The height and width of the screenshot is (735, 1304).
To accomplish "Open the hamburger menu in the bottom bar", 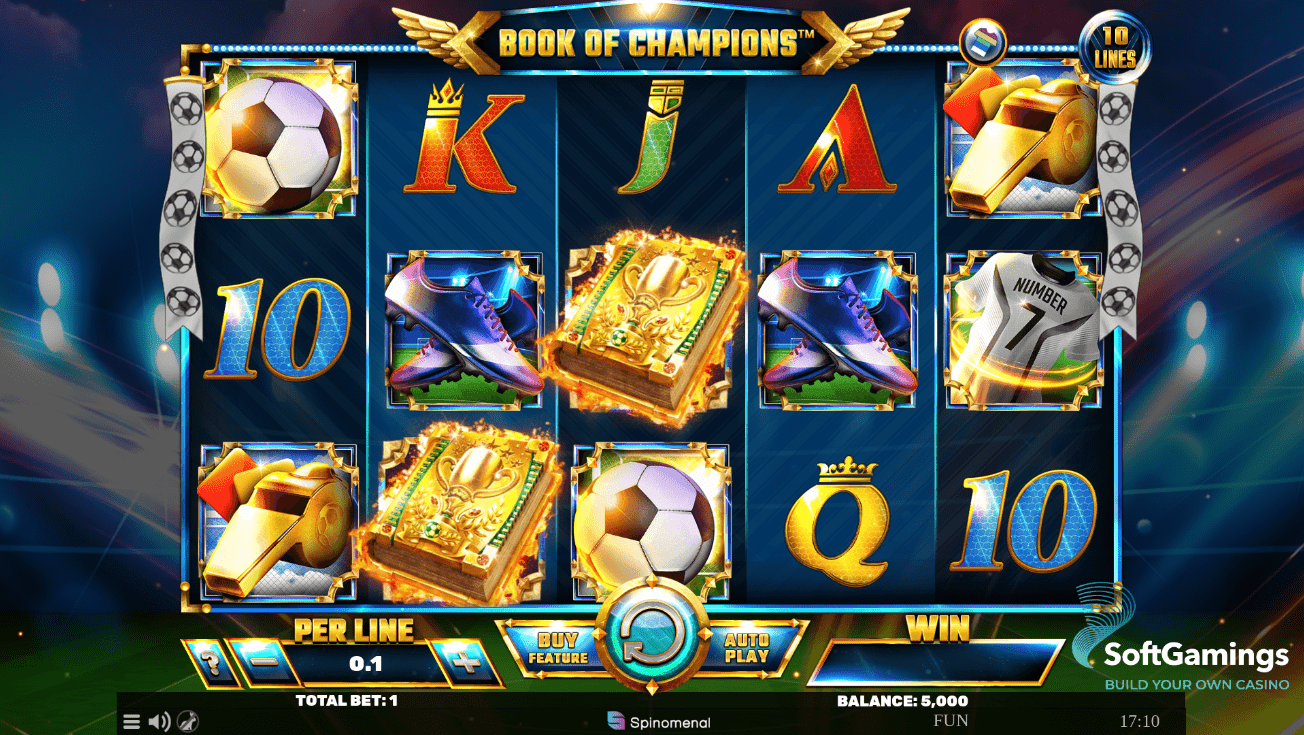I will click(x=130, y=721).
